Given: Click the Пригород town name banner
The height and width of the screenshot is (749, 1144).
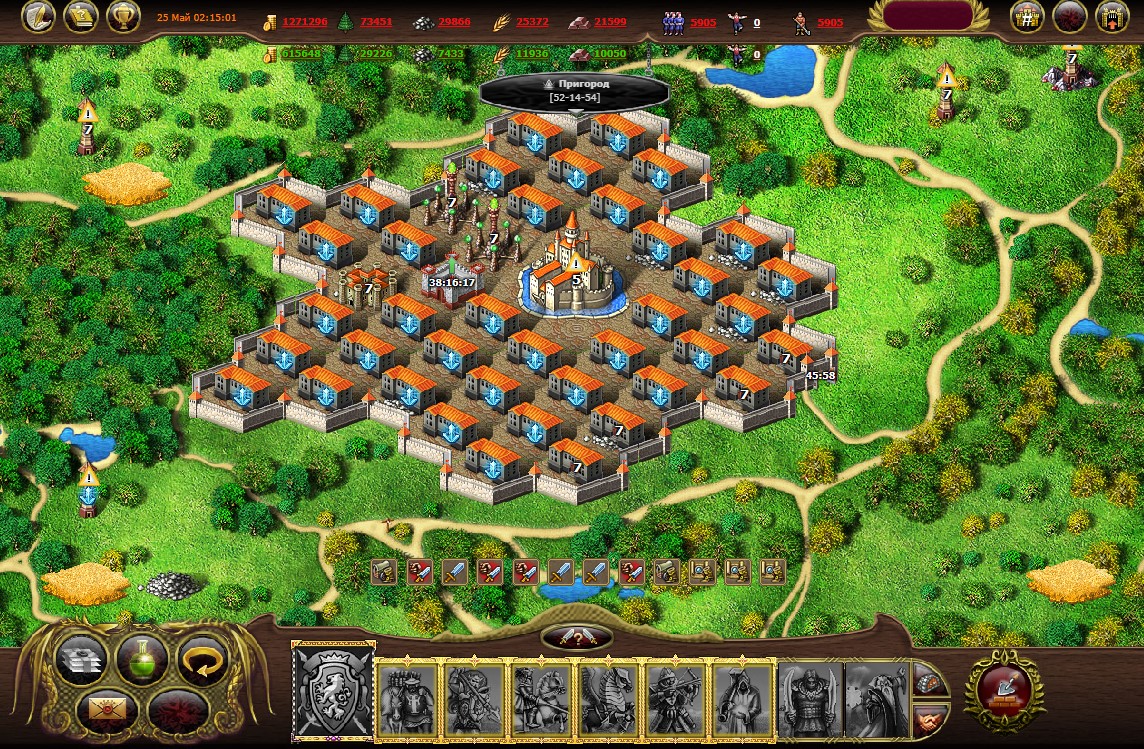Looking at the screenshot, I should click(x=573, y=91).
